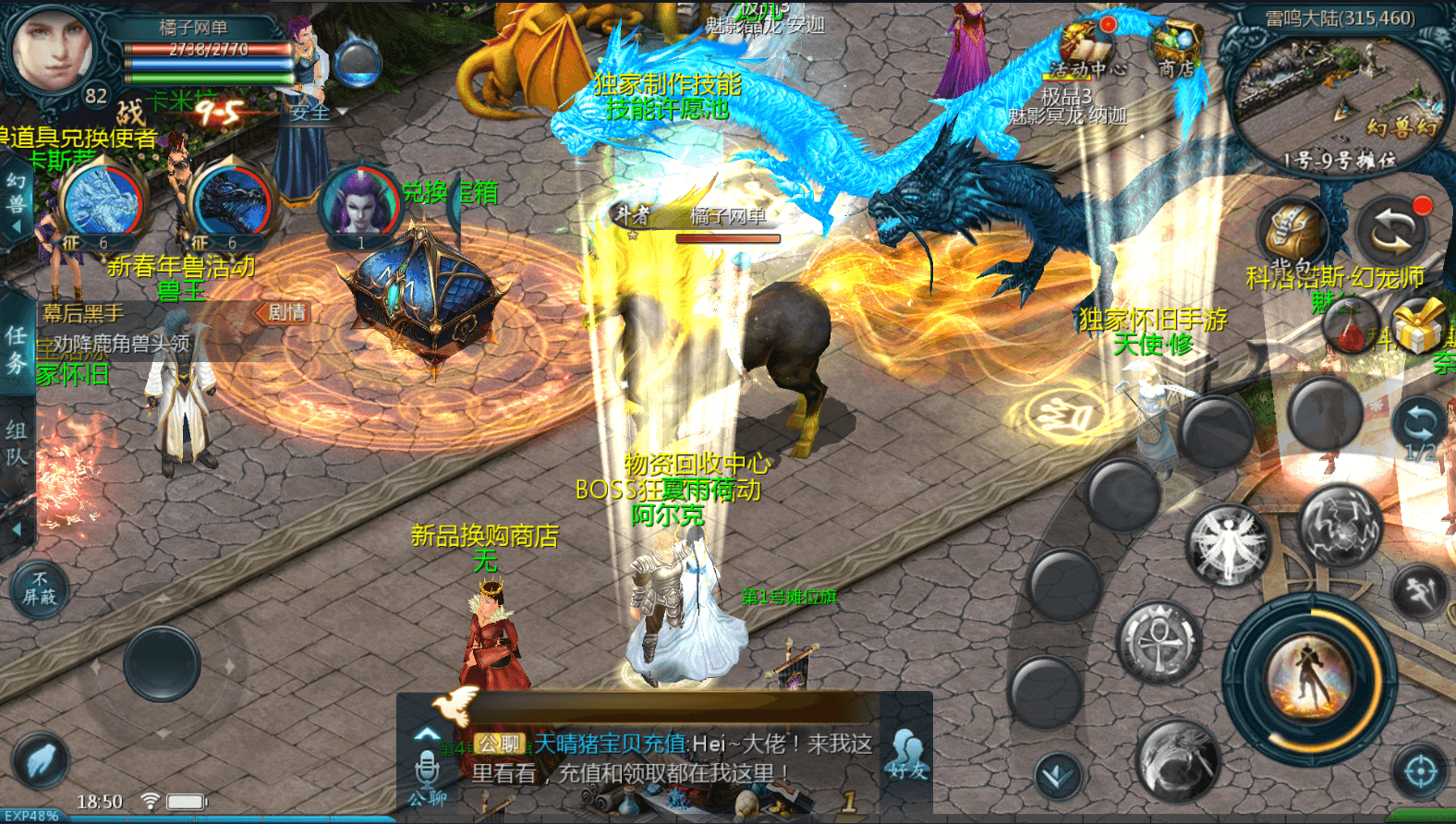Image resolution: width=1456 pixels, height=824 pixels.
Task: Activate the winged angel skill
Action: [1227, 545]
